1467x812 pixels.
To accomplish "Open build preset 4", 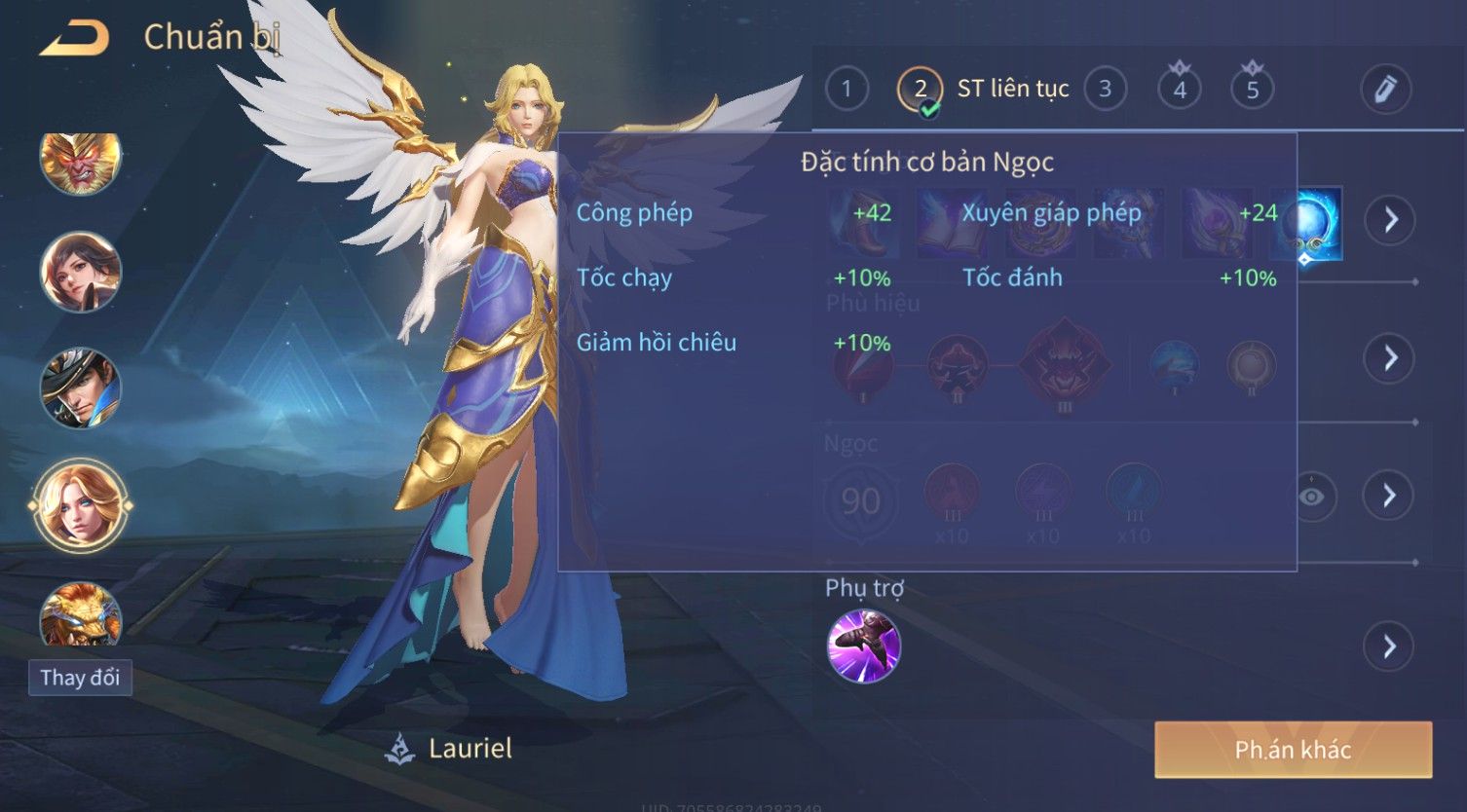I will pyautogui.click(x=1179, y=90).
